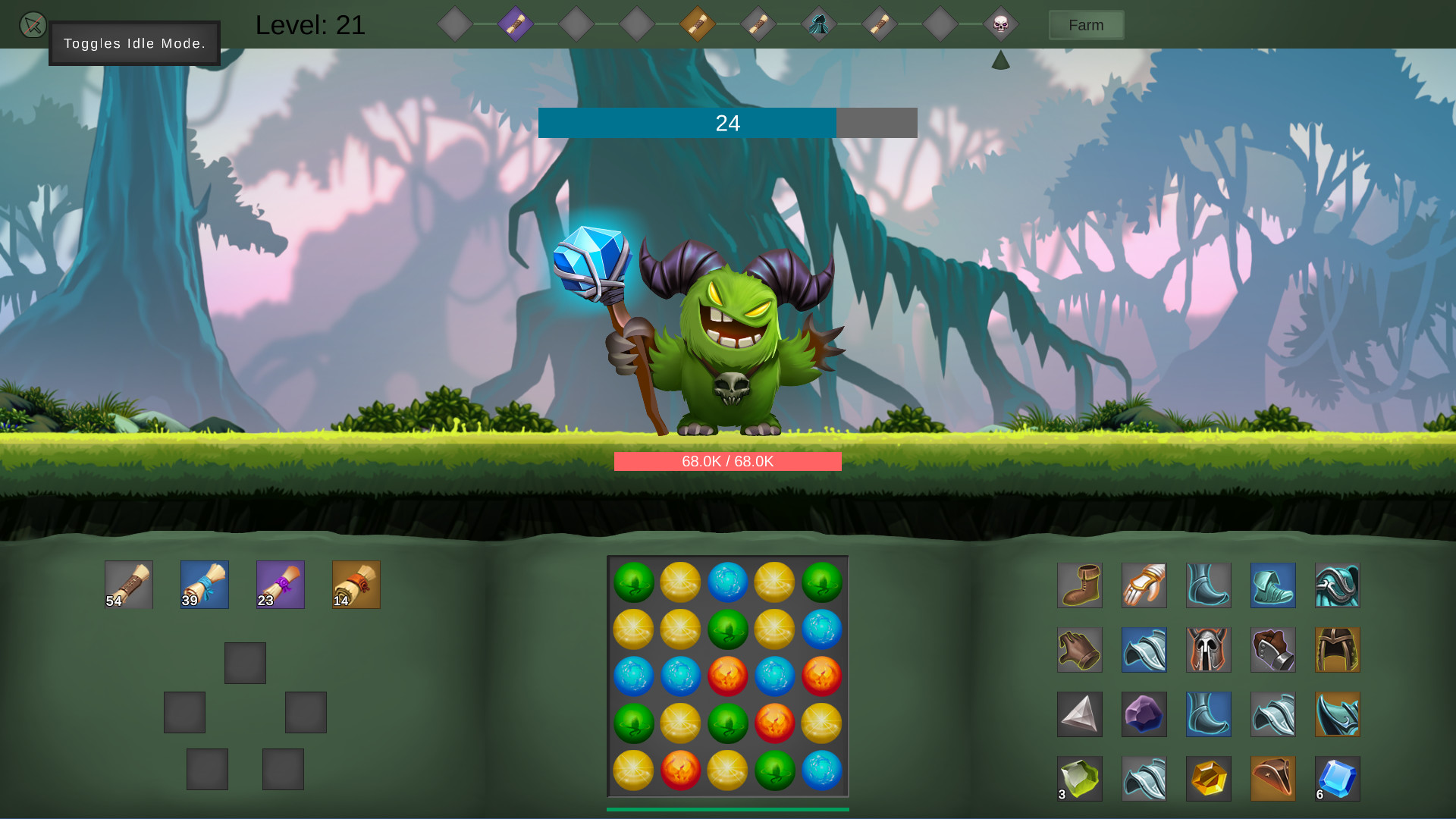Screen dimensions: 1456x819
Task: Select the blue gem stack showing 6
Action: pos(1338,778)
